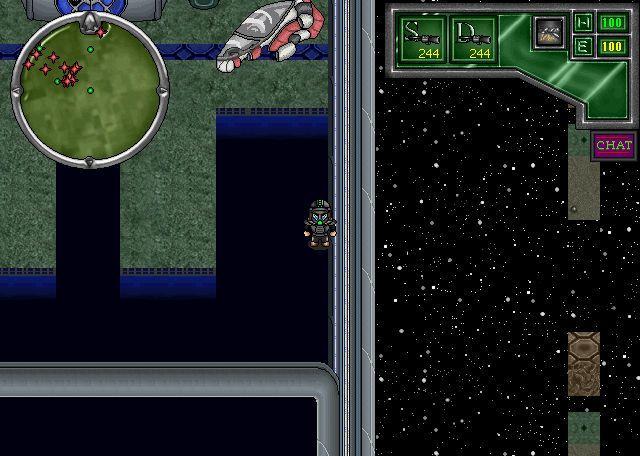Open the CHAT button
Screen dimensions: 640x456
point(613,146)
